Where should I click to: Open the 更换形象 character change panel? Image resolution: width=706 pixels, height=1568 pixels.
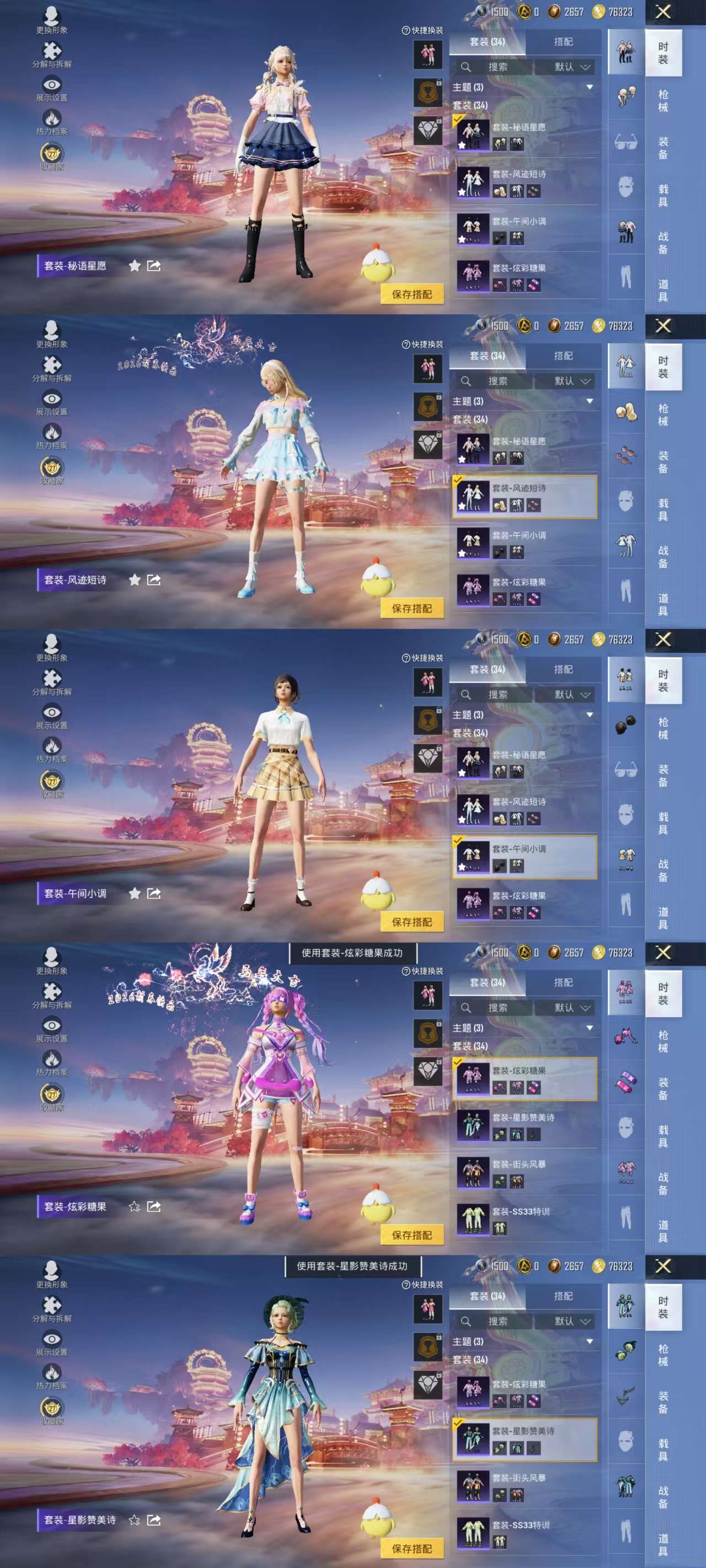52,17
